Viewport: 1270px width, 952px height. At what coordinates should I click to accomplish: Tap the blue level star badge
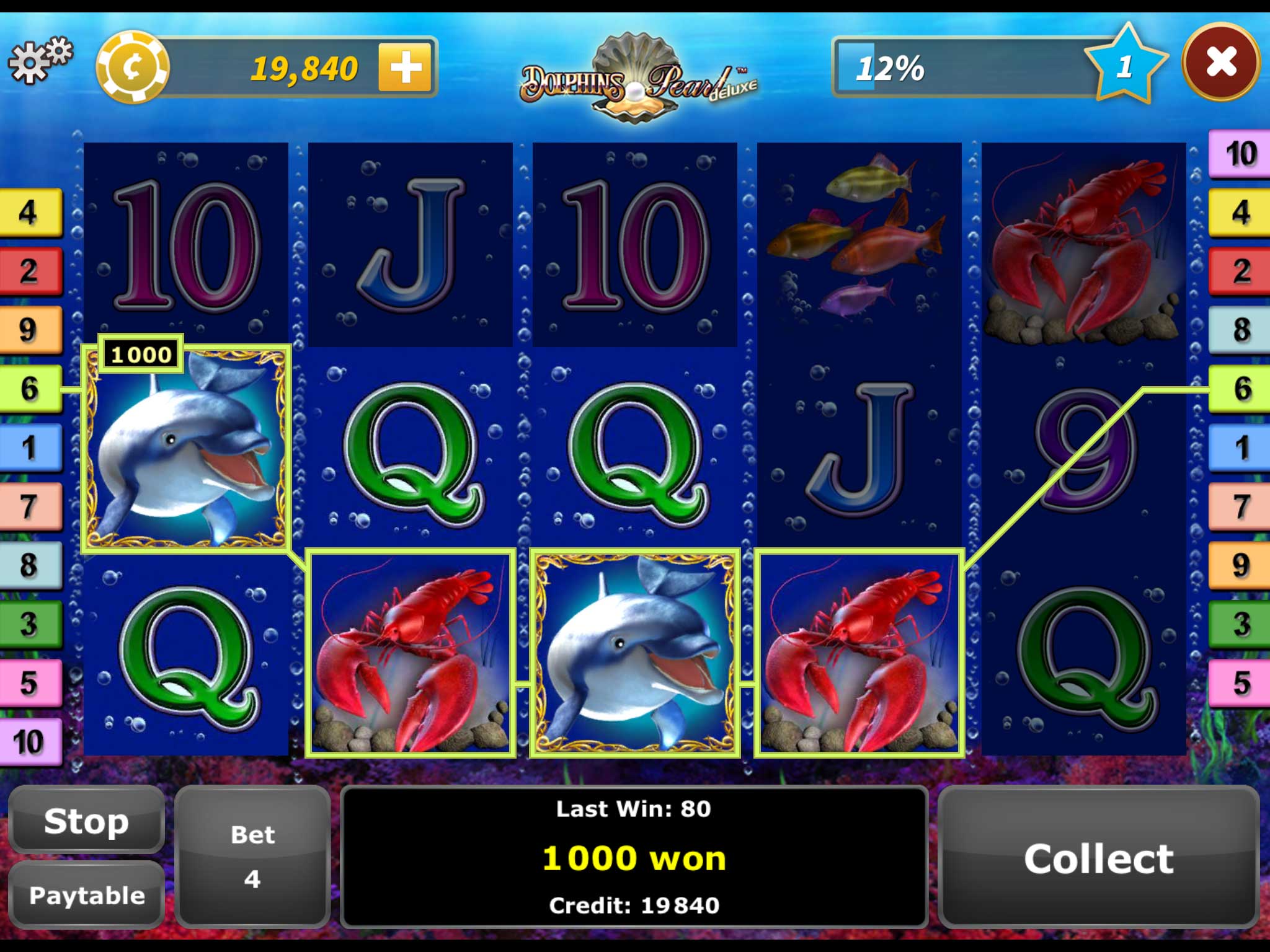click(1125, 64)
